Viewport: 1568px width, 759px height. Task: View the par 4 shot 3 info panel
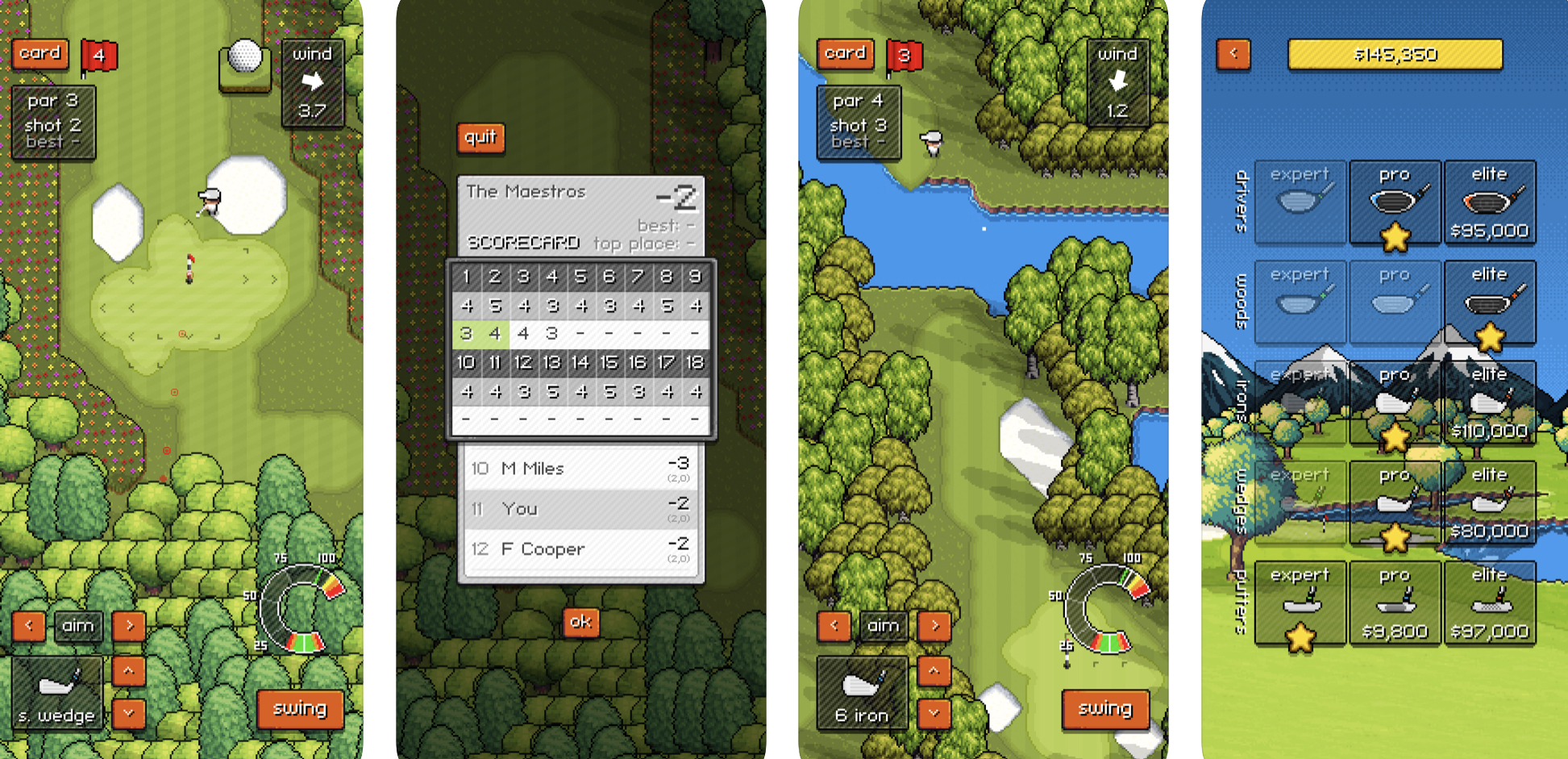[x=858, y=123]
